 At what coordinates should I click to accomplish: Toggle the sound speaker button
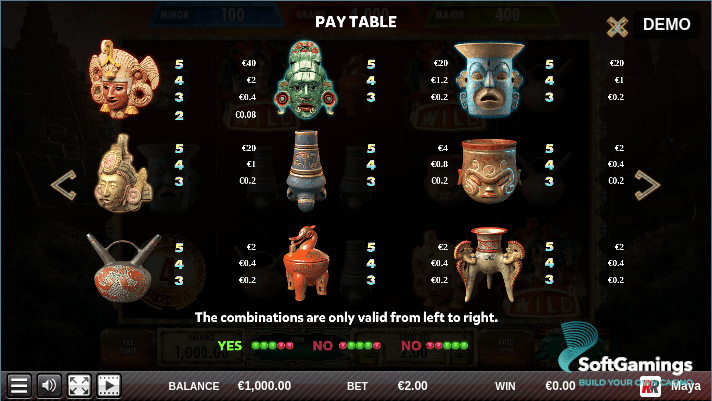[49, 385]
